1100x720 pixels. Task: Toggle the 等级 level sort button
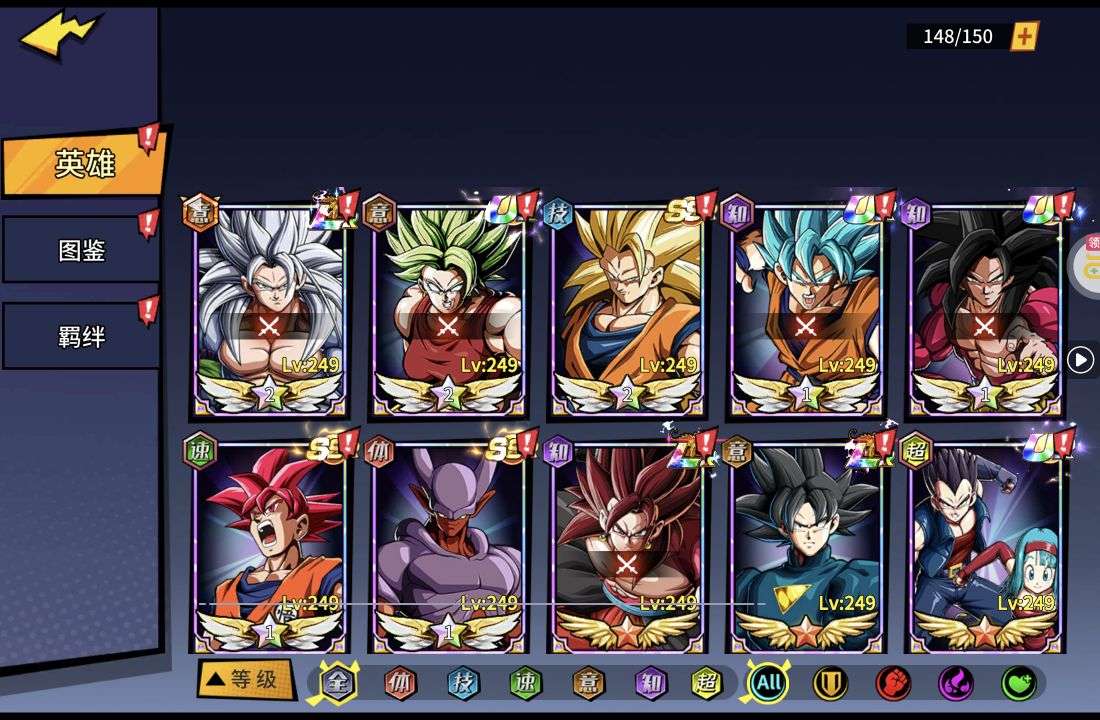pyautogui.click(x=245, y=680)
